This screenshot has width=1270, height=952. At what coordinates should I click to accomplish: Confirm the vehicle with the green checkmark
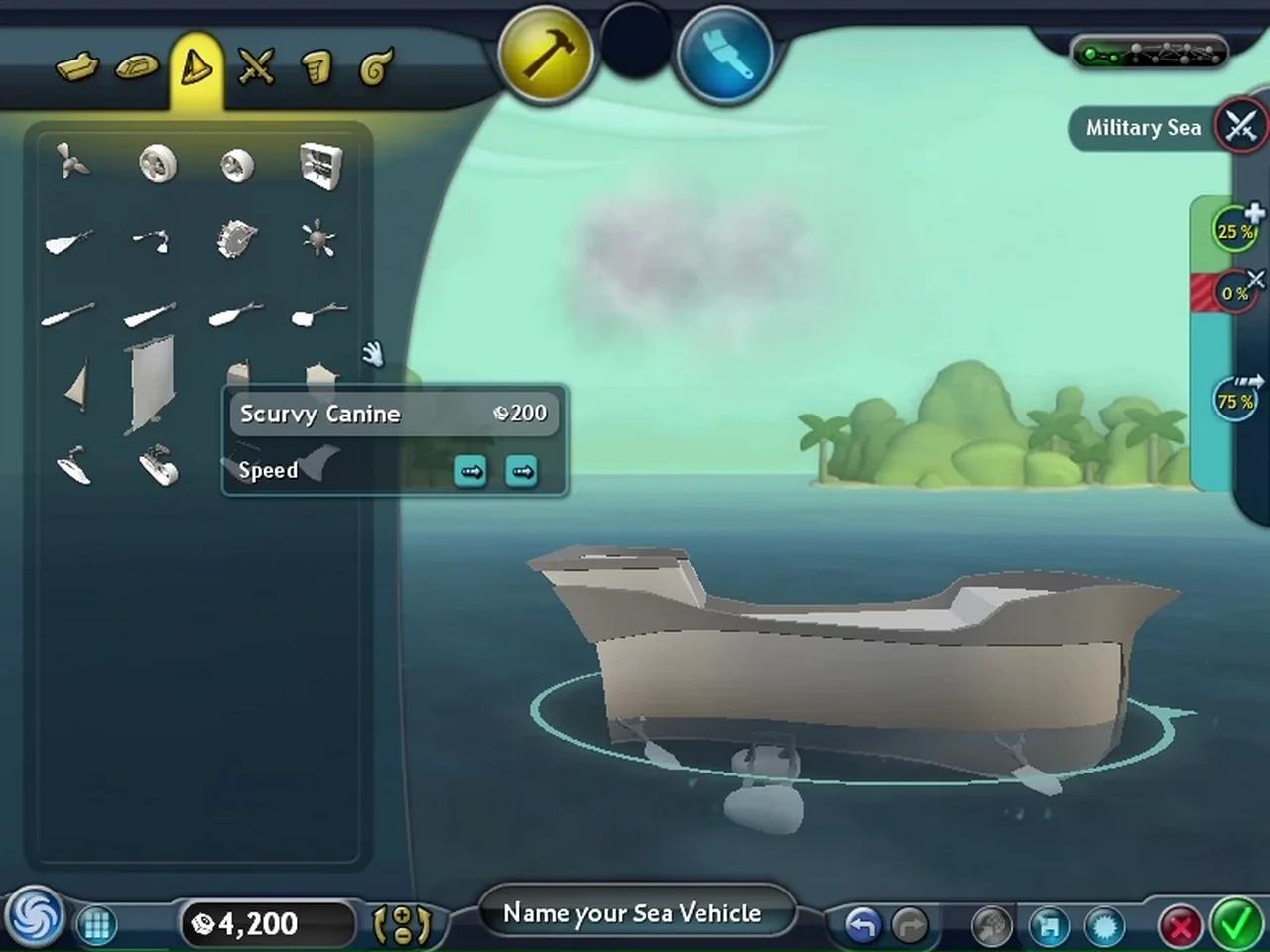point(1236,923)
